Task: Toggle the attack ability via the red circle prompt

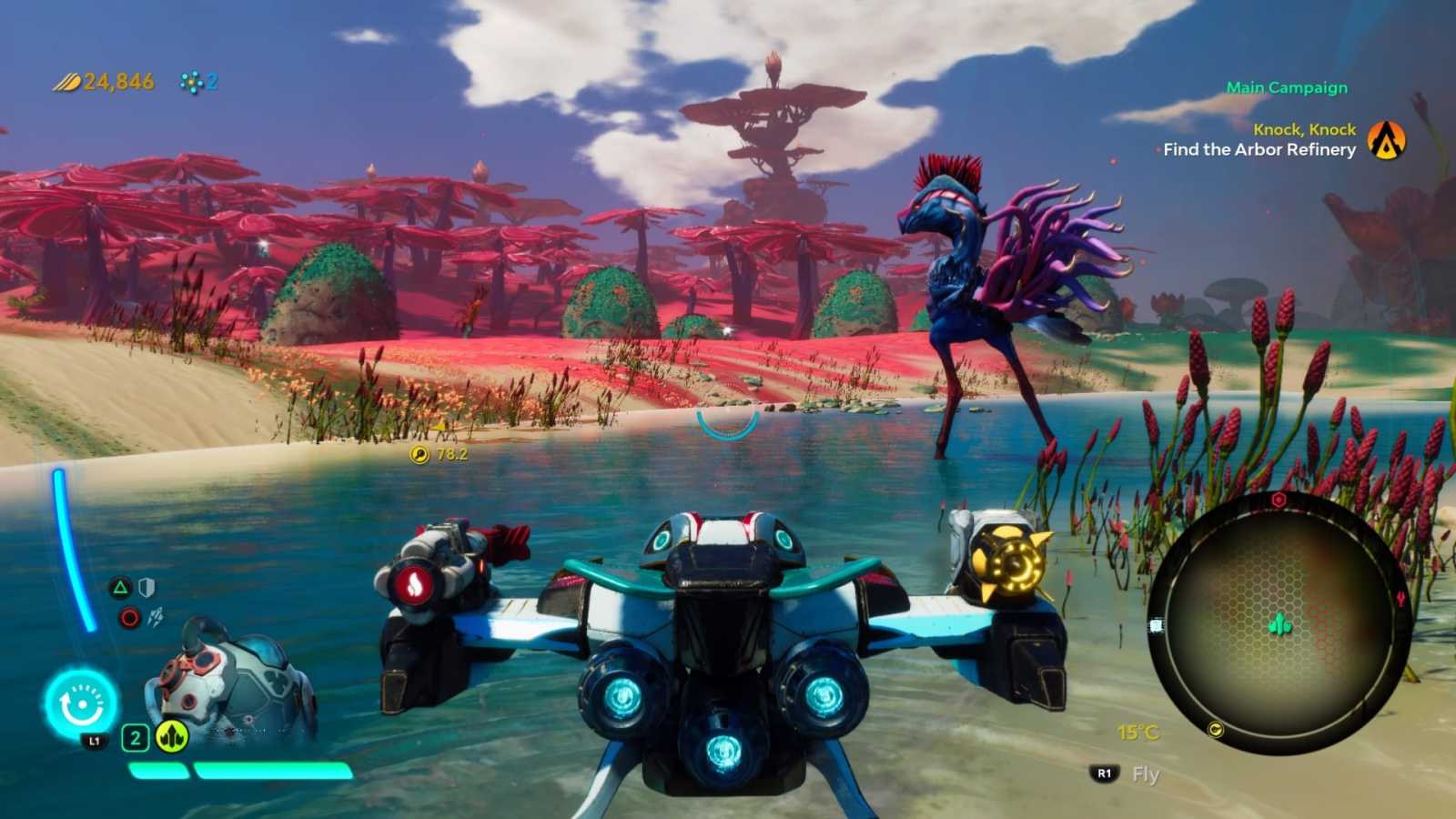Action: (128, 616)
